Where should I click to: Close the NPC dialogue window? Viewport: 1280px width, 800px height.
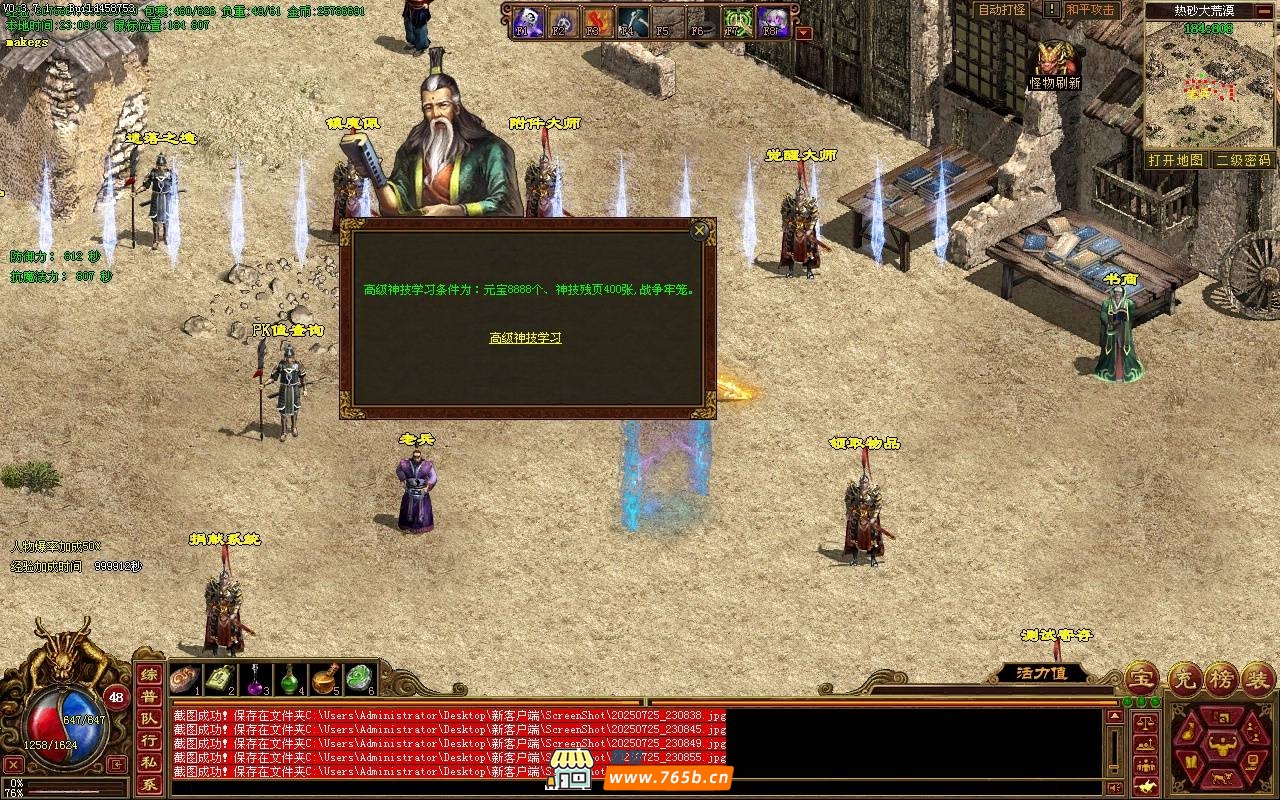[700, 231]
